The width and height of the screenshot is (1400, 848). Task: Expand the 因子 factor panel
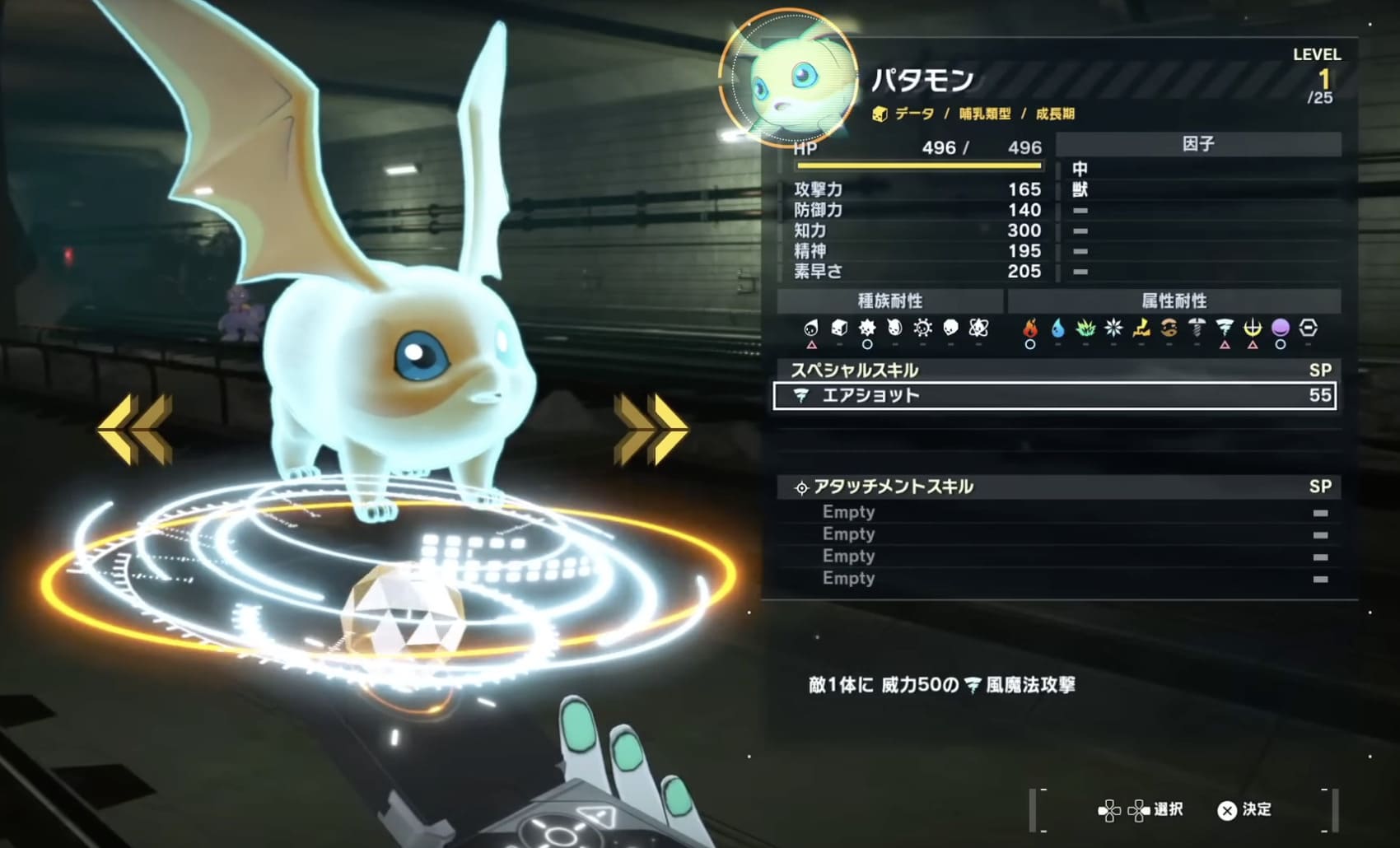pyautogui.click(x=1198, y=144)
